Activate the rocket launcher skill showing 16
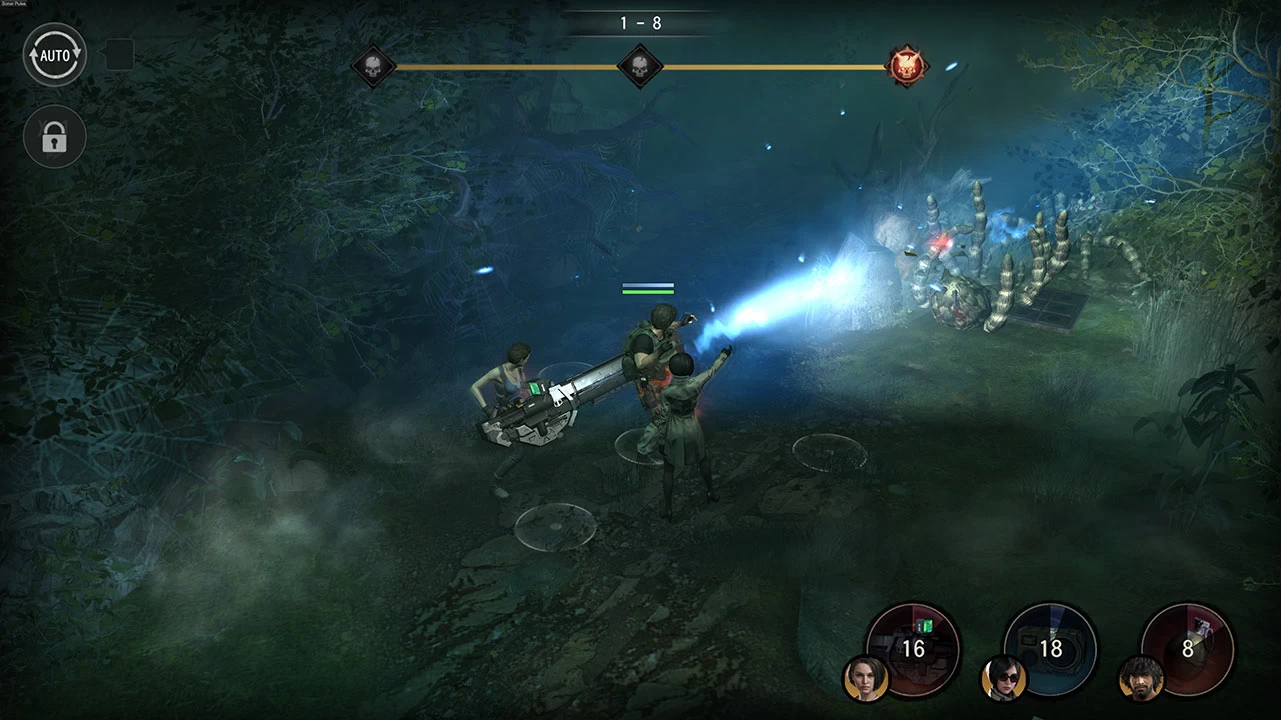 914,646
